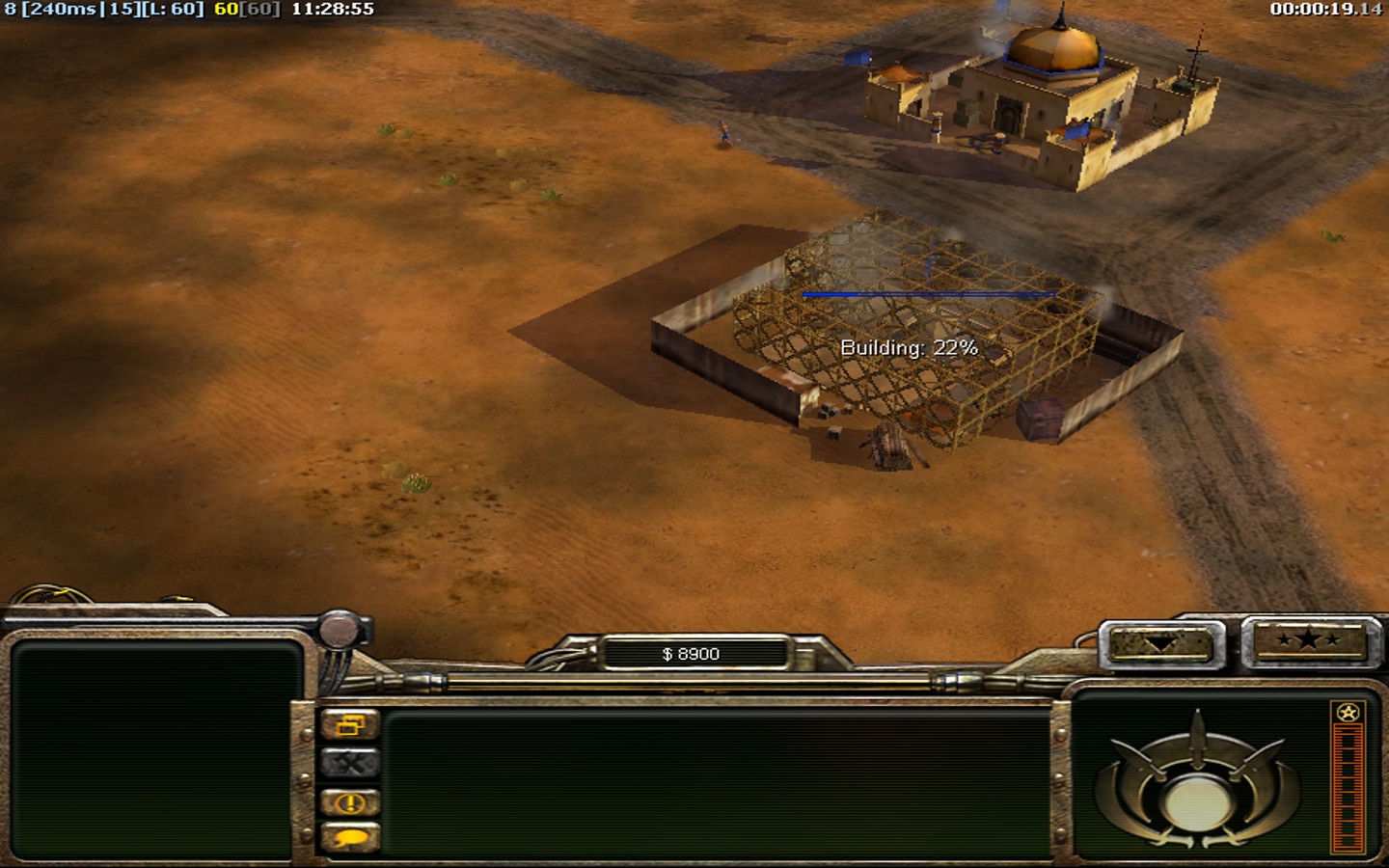Place a beacon using the exclamation mark button
This screenshot has height=868, width=1389.
click(x=349, y=802)
